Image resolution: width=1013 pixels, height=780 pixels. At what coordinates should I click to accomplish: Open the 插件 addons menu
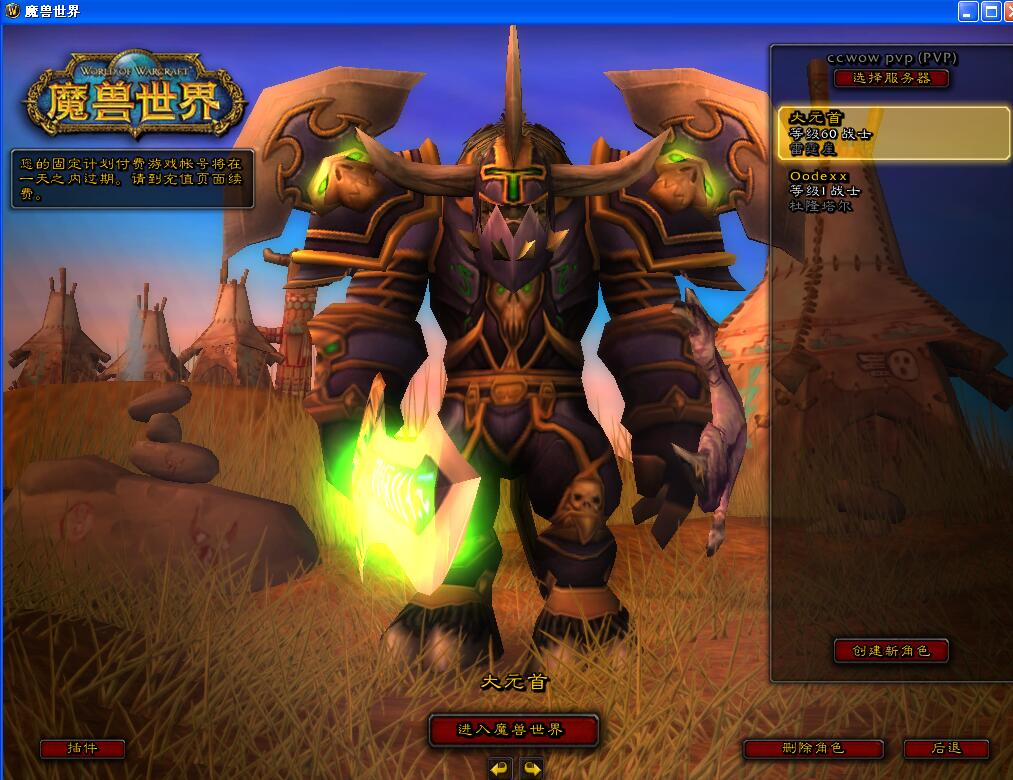click(82, 748)
